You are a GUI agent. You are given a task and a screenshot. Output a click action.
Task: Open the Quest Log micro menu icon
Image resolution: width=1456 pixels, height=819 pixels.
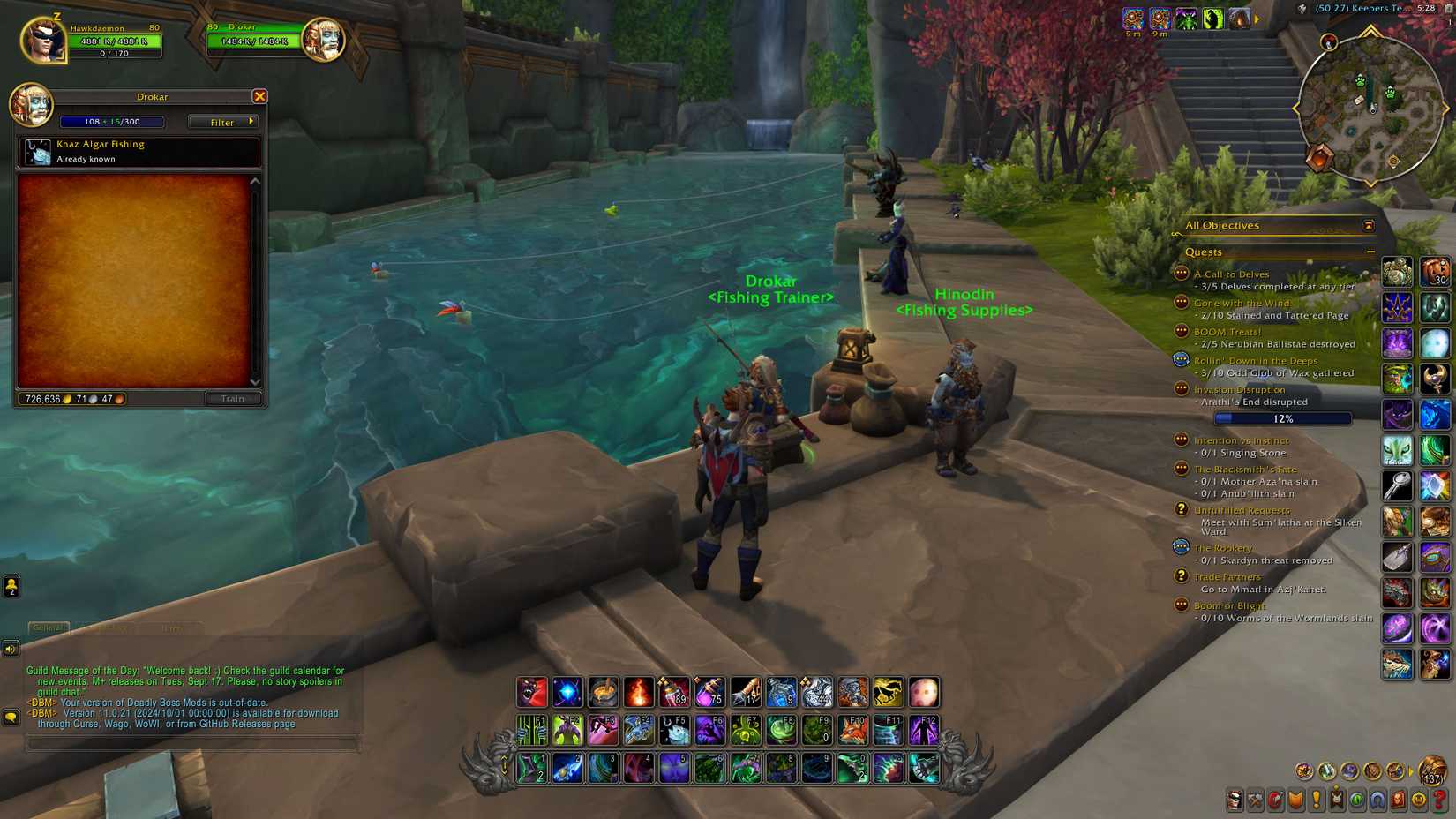point(1317,801)
